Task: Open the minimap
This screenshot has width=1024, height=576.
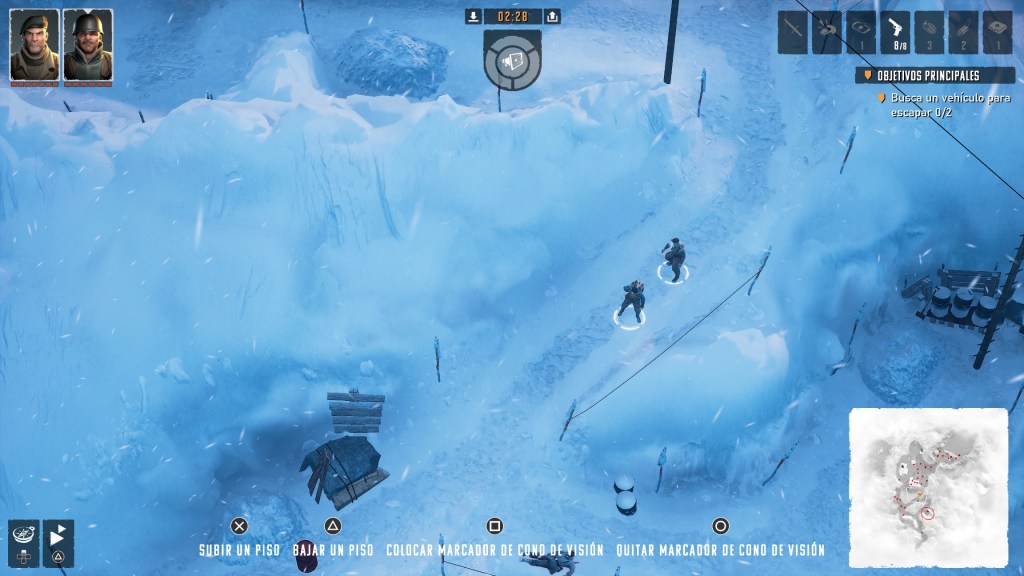Action: 928,487
